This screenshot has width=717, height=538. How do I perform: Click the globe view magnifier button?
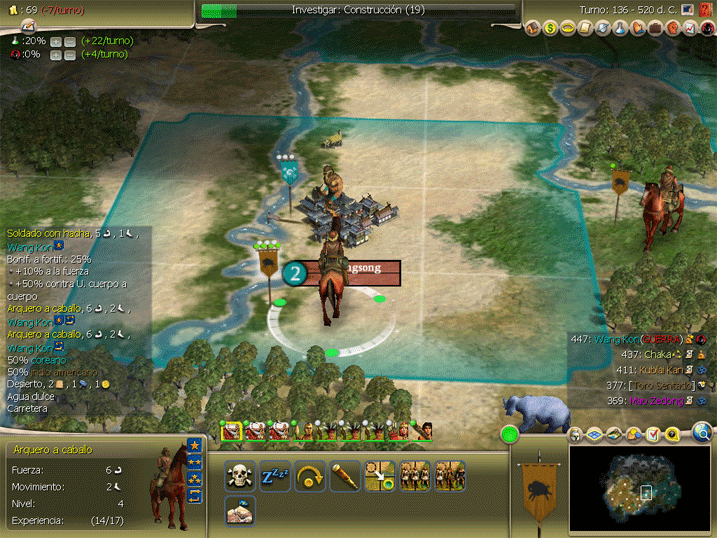point(703,433)
